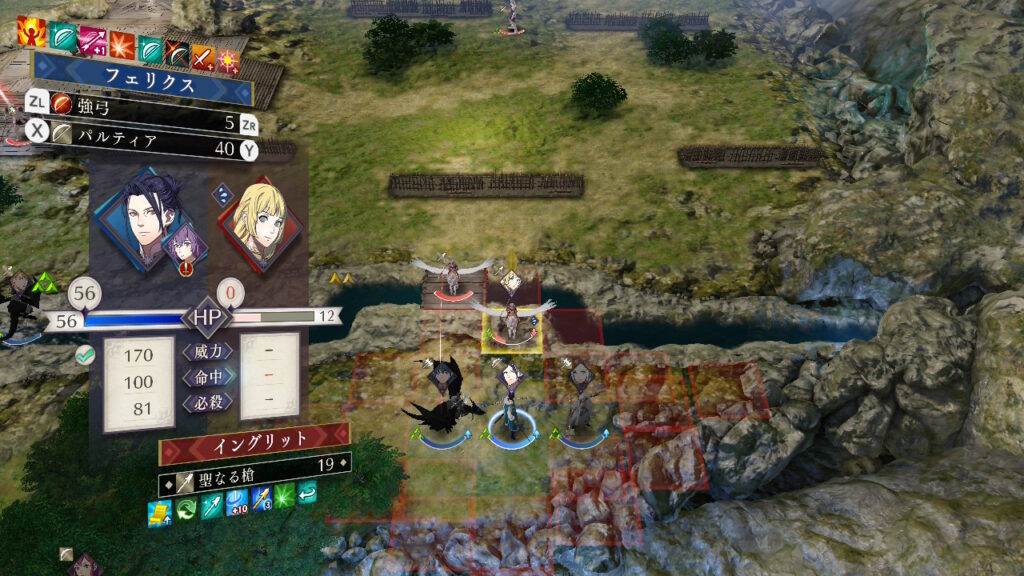Inspect the flaming figure skill icon

tap(30, 33)
